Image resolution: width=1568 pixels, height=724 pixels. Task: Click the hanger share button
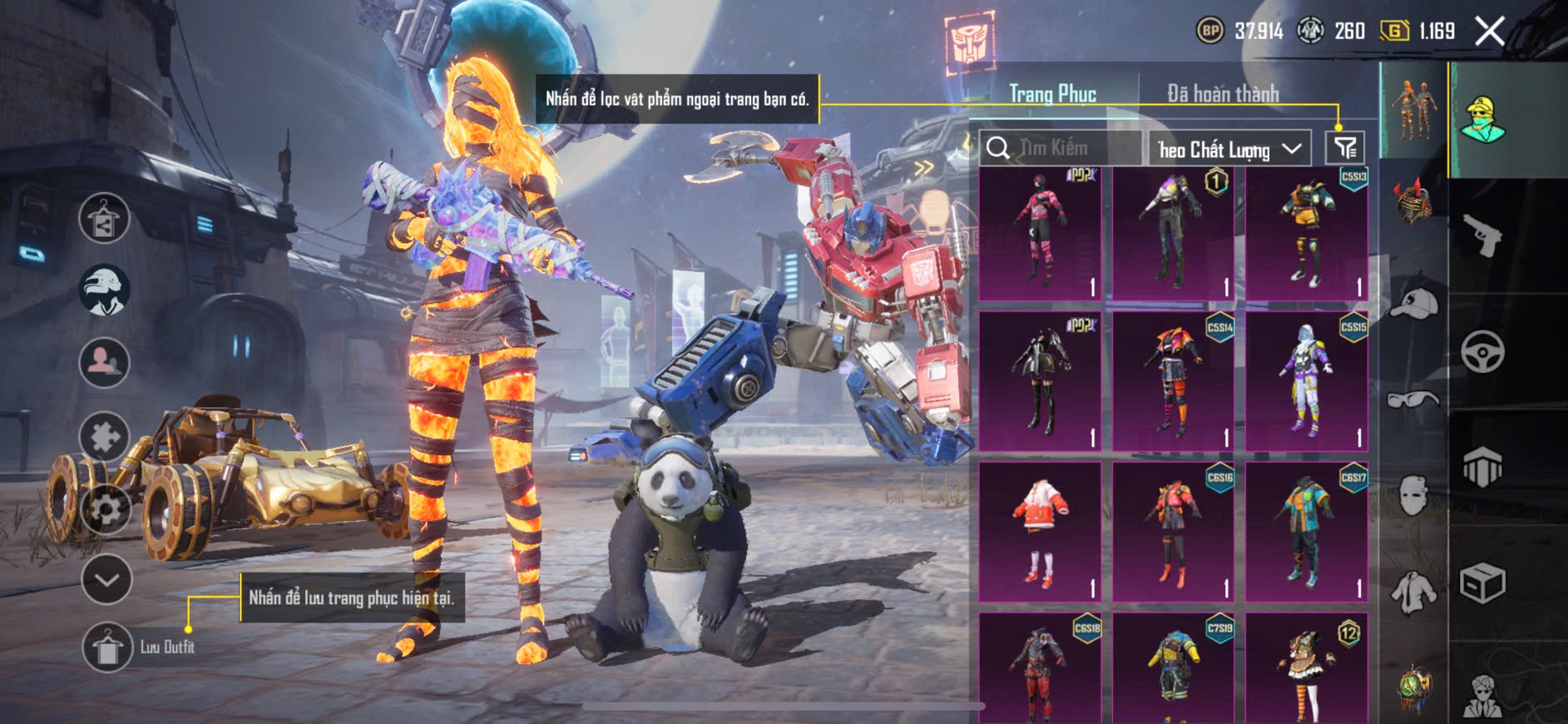[x=104, y=219]
